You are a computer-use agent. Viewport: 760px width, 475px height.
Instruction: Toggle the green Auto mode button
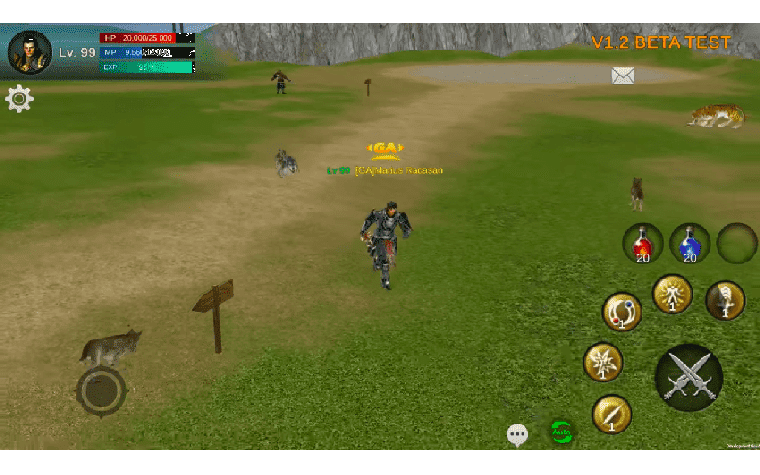coord(562,433)
